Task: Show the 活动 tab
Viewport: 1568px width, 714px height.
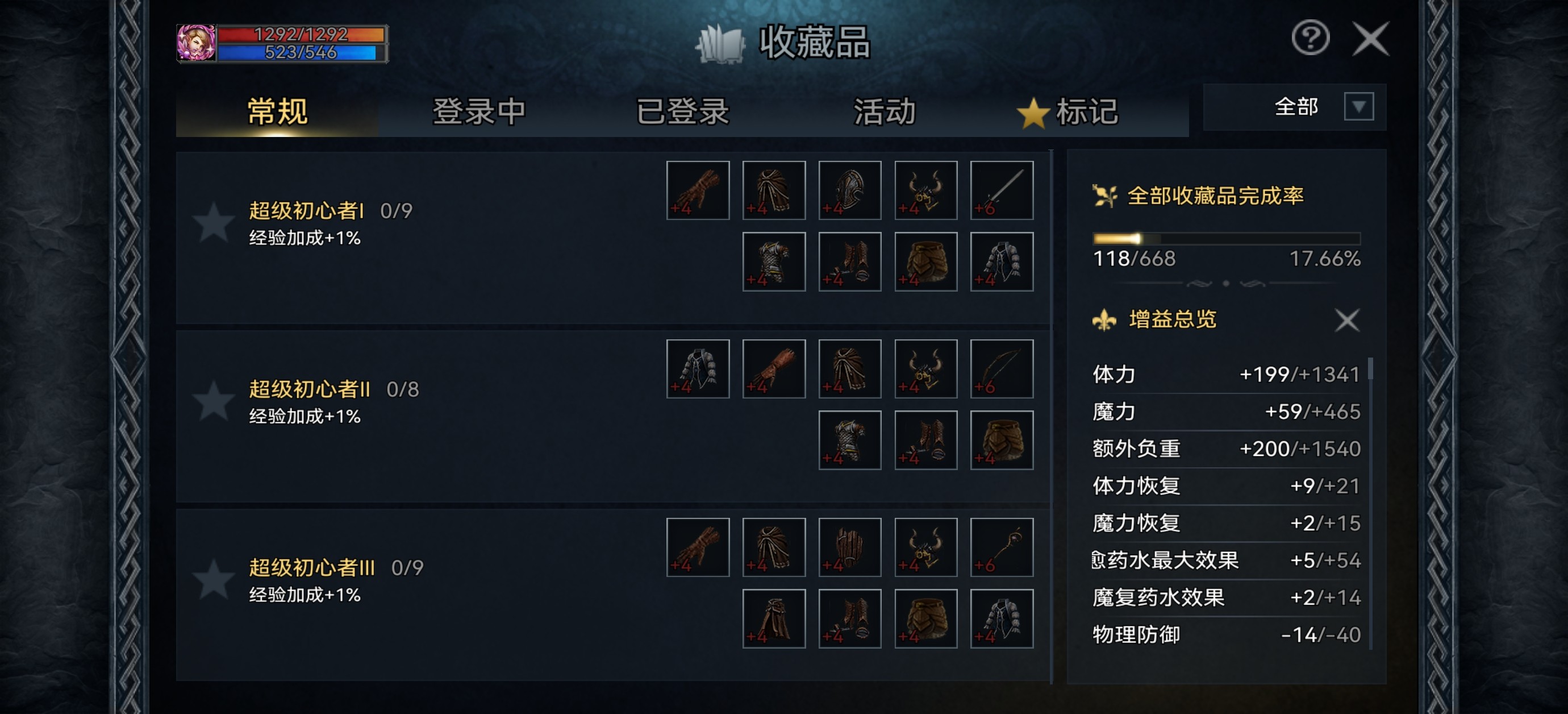Action: [x=884, y=111]
